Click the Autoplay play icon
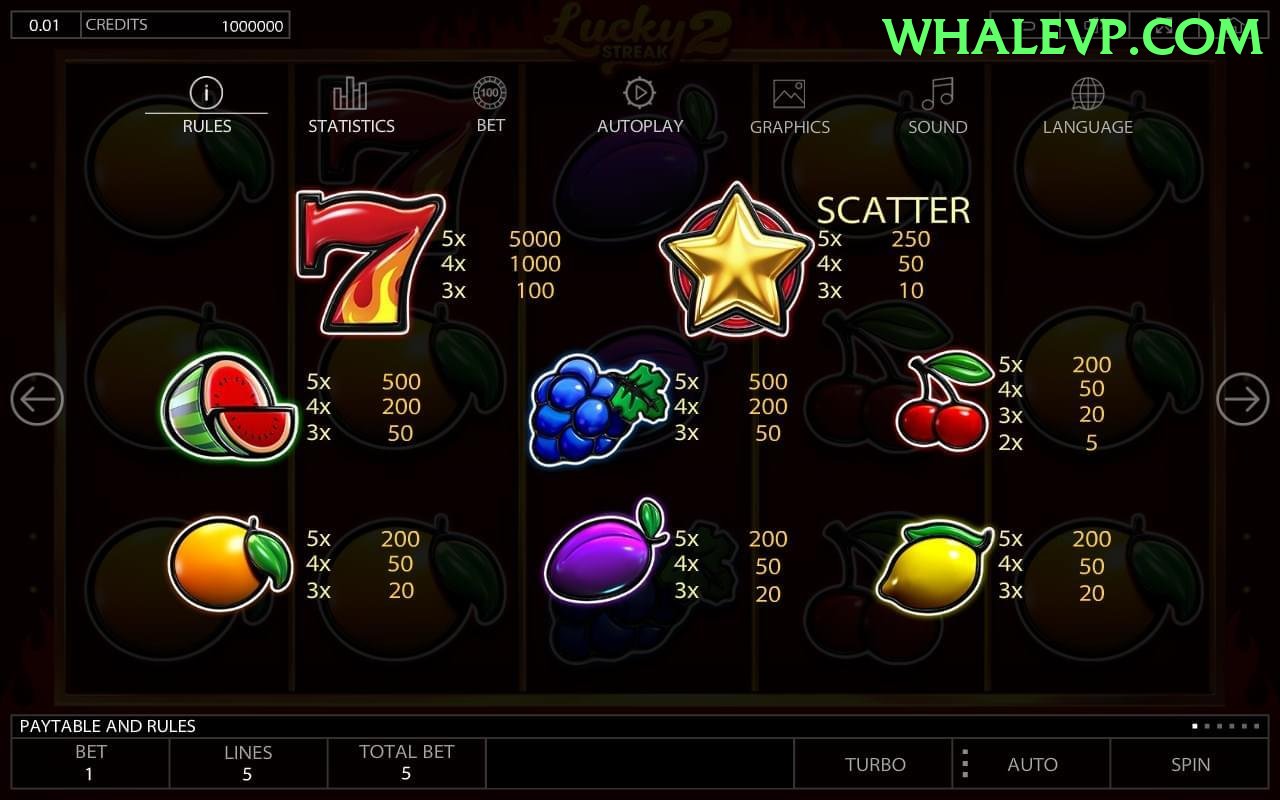 coord(639,92)
